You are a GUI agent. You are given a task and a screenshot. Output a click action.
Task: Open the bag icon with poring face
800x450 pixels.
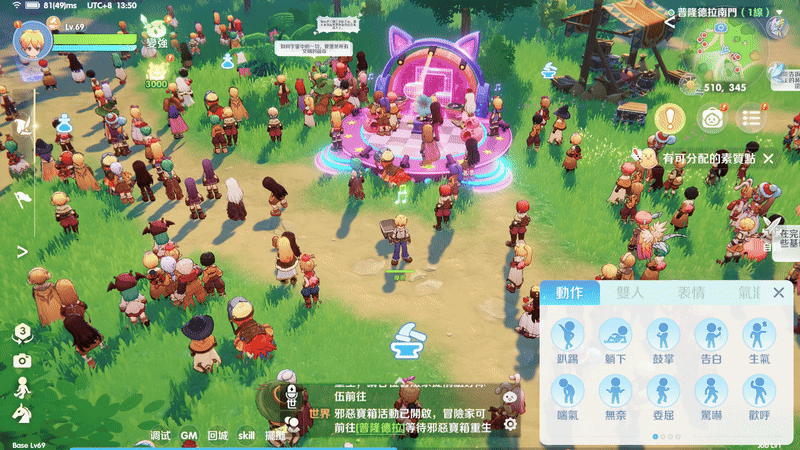click(711, 118)
